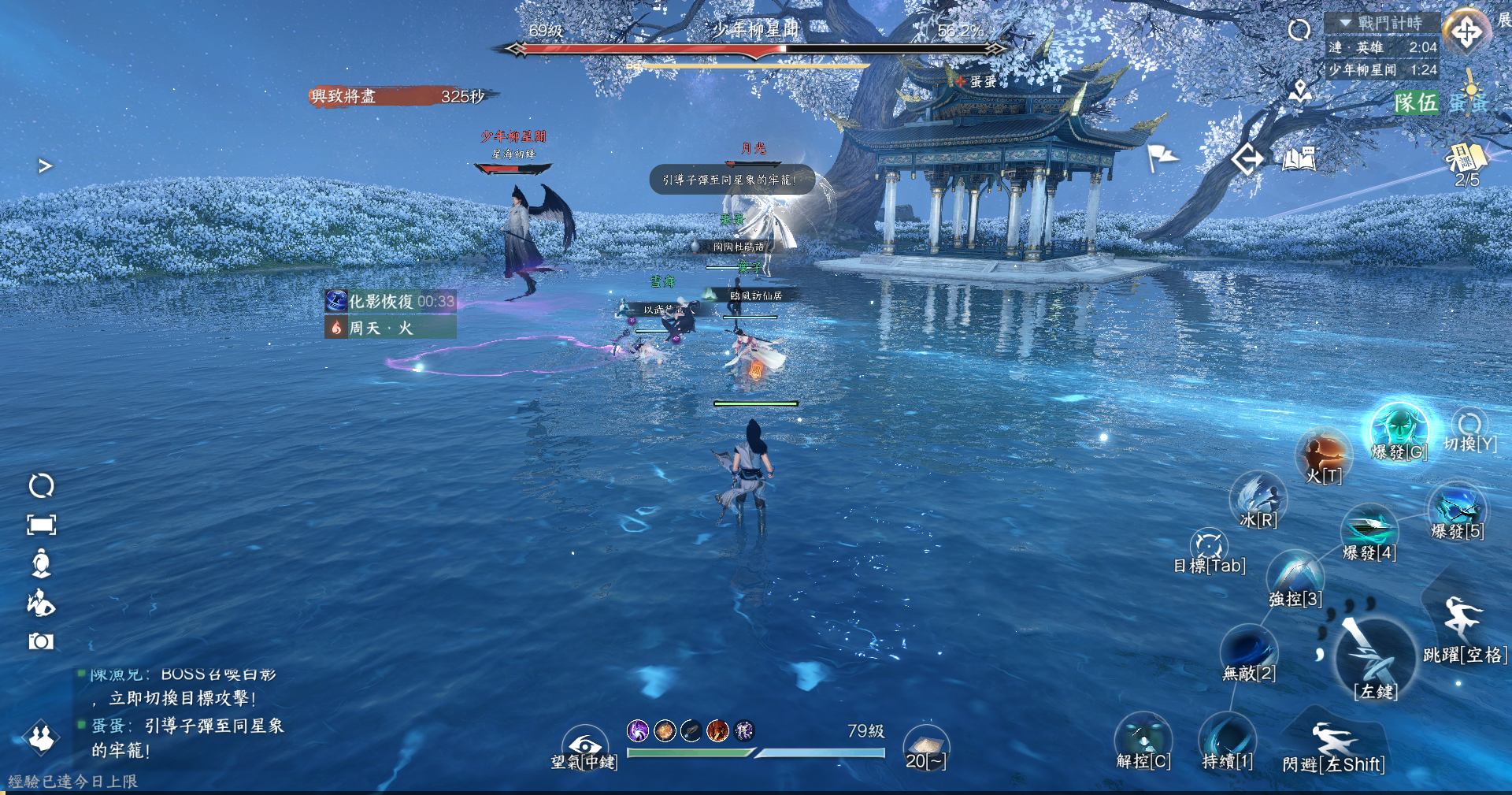Perform the basic attack sword button

[x=1375, y=658]
